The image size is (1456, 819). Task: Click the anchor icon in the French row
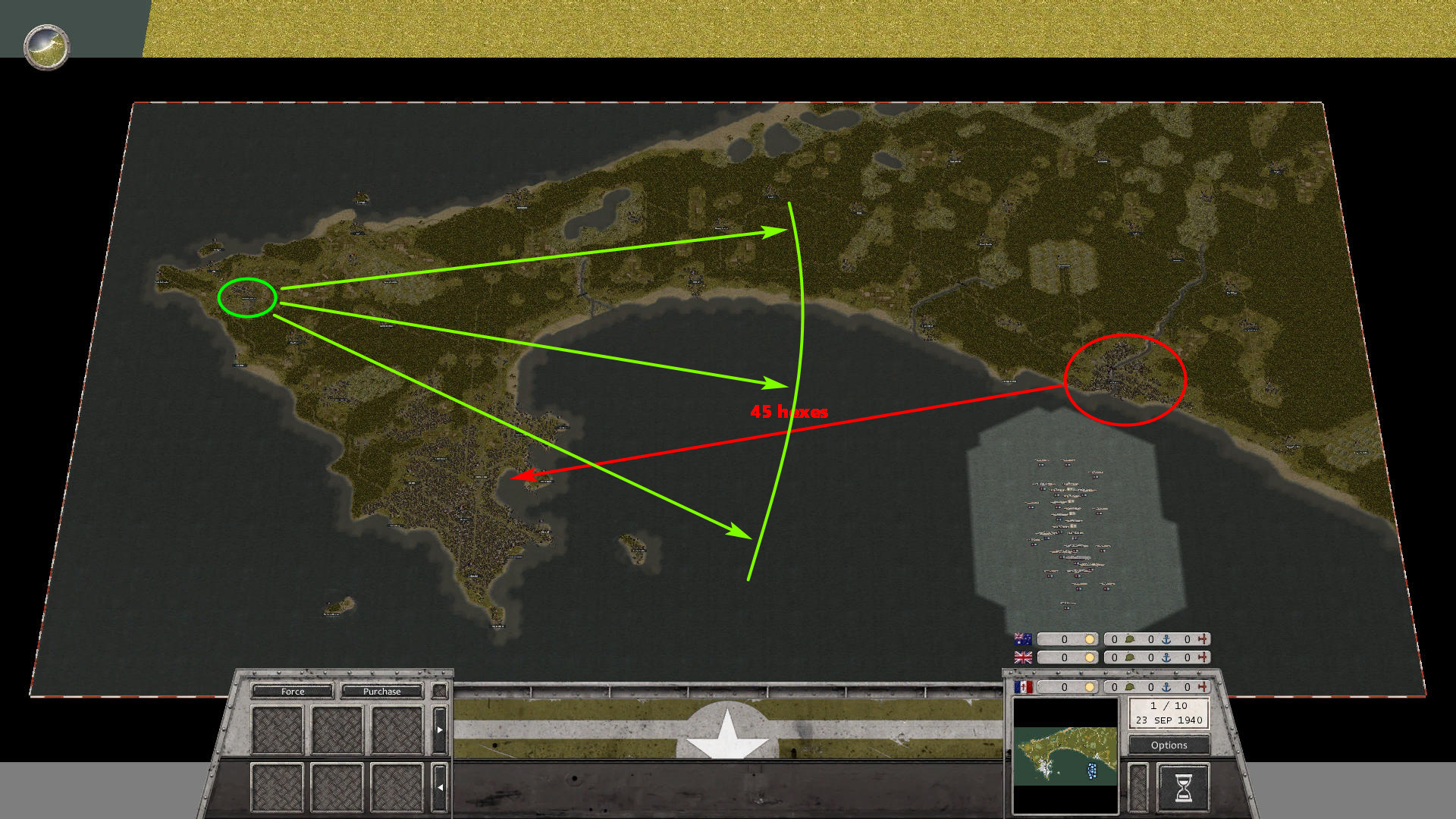pos(1166,688)
